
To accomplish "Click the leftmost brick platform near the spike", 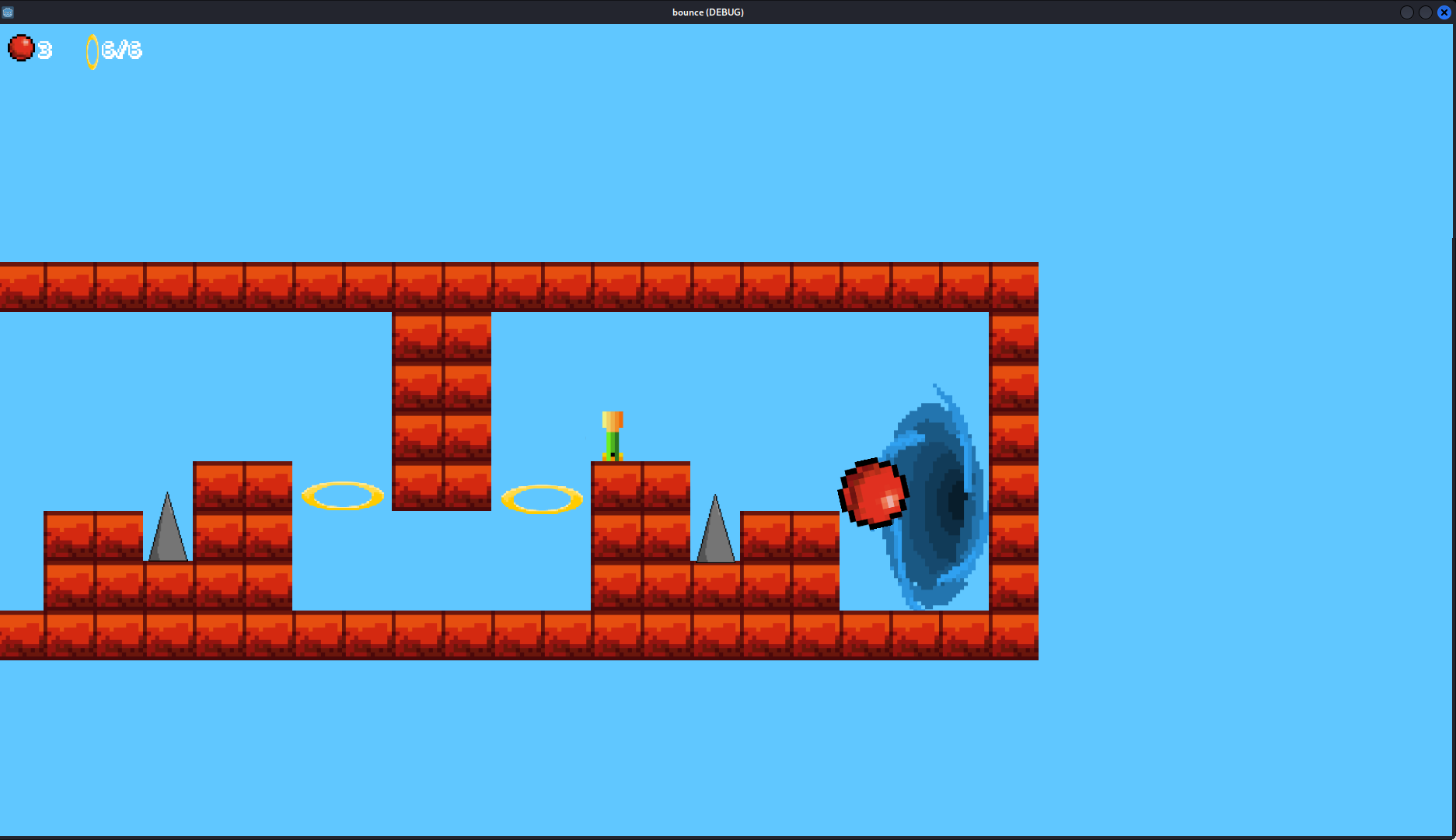I will tap(93, 537).
